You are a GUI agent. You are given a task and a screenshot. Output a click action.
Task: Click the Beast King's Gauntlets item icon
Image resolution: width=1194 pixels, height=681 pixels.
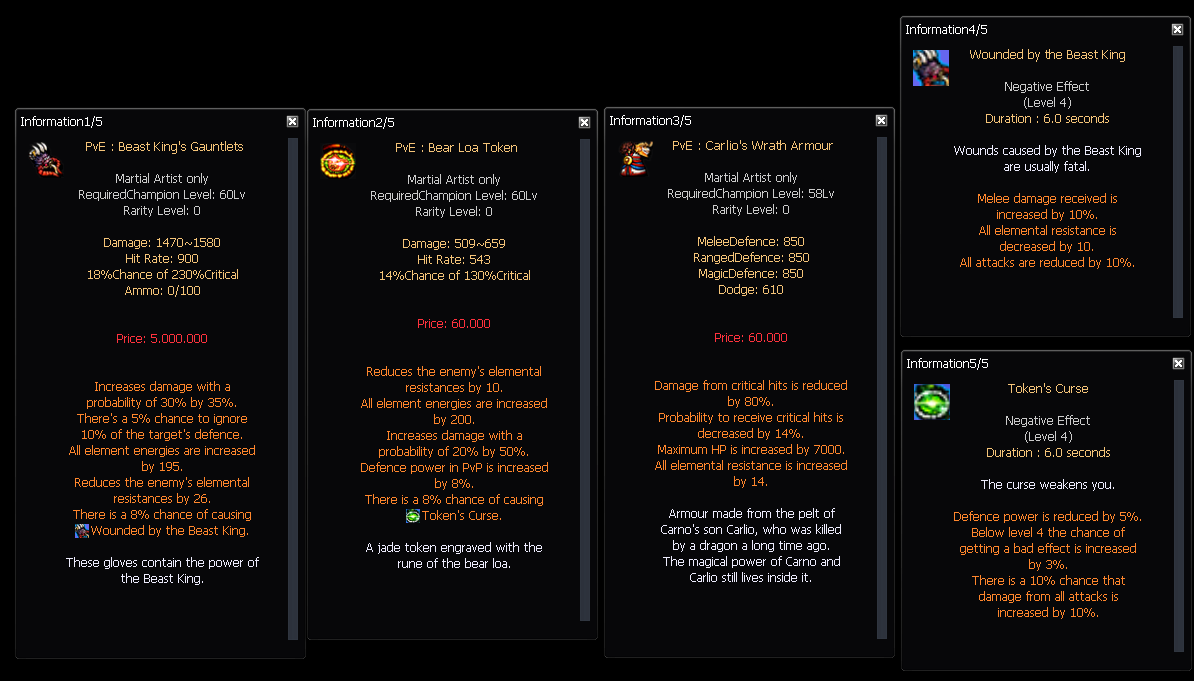tap(44, 160)
